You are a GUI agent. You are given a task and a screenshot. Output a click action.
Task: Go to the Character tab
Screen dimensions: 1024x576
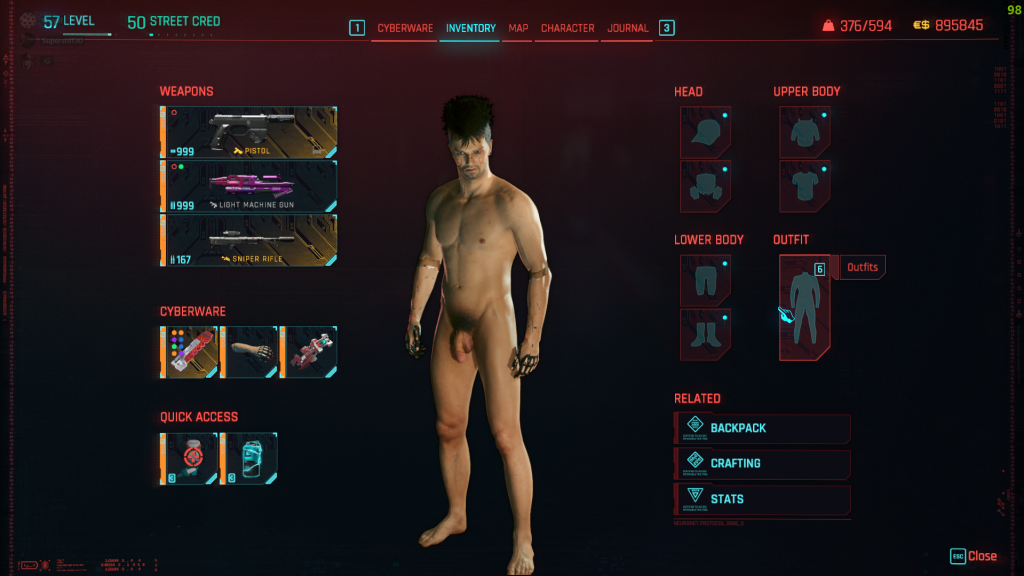(567, 28)
